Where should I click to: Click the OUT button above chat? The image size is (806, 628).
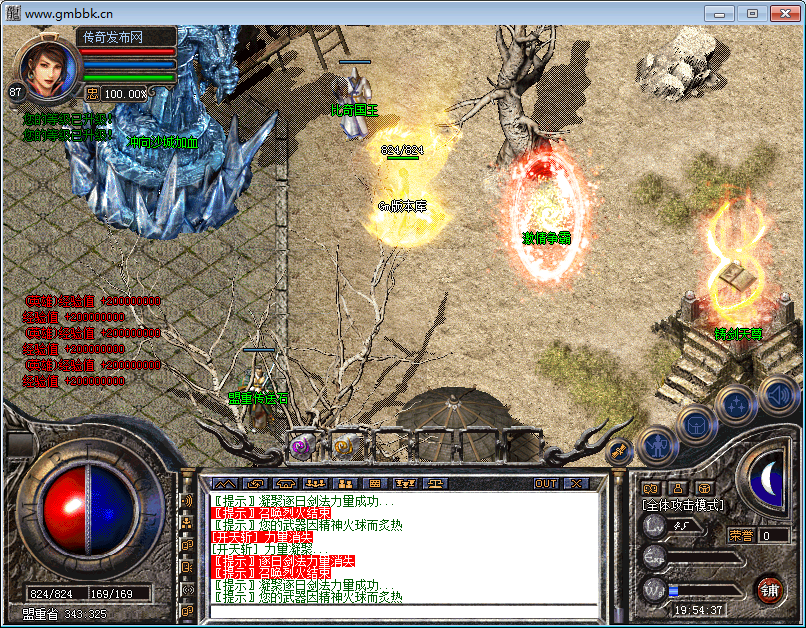click(x=545, y=483)
